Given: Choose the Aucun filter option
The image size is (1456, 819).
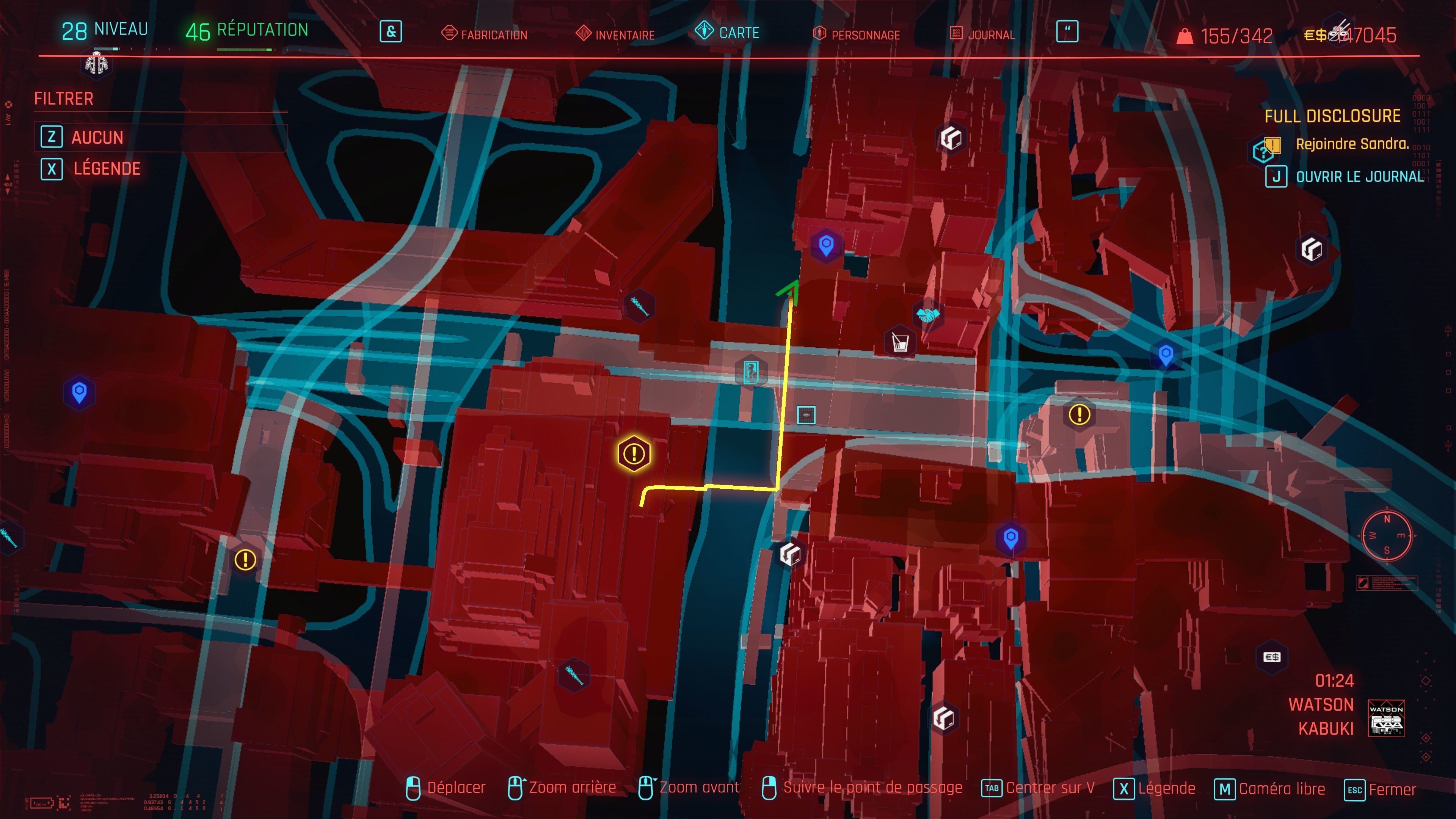Looking at the screenshot, I should (97, 137).
